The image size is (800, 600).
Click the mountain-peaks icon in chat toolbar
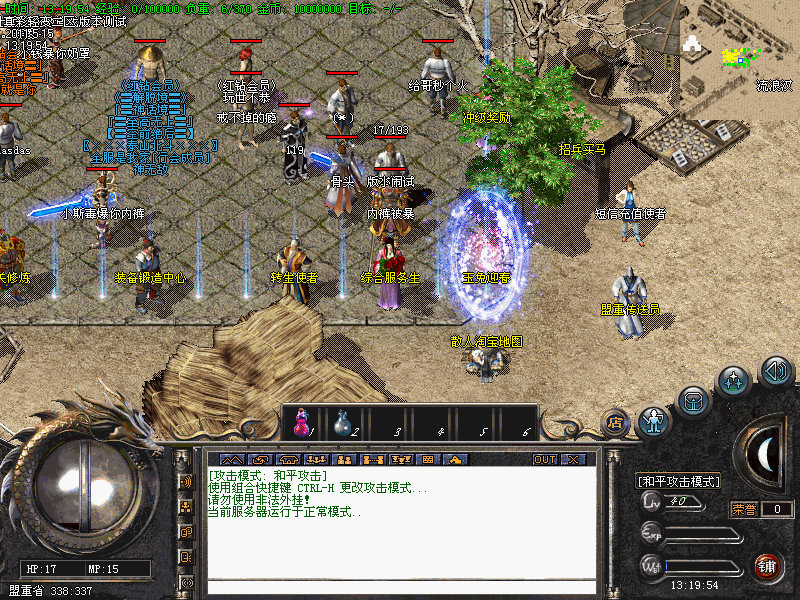231,460
